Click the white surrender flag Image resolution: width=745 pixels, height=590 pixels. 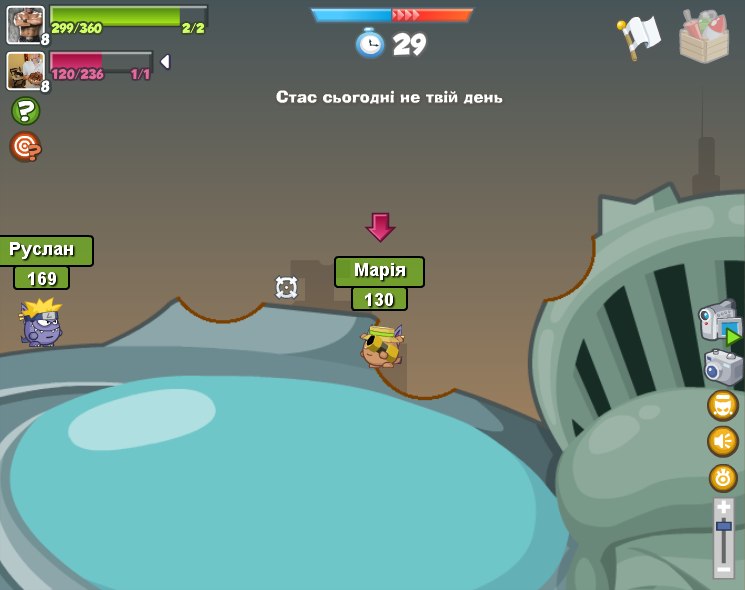pos(639,36)
